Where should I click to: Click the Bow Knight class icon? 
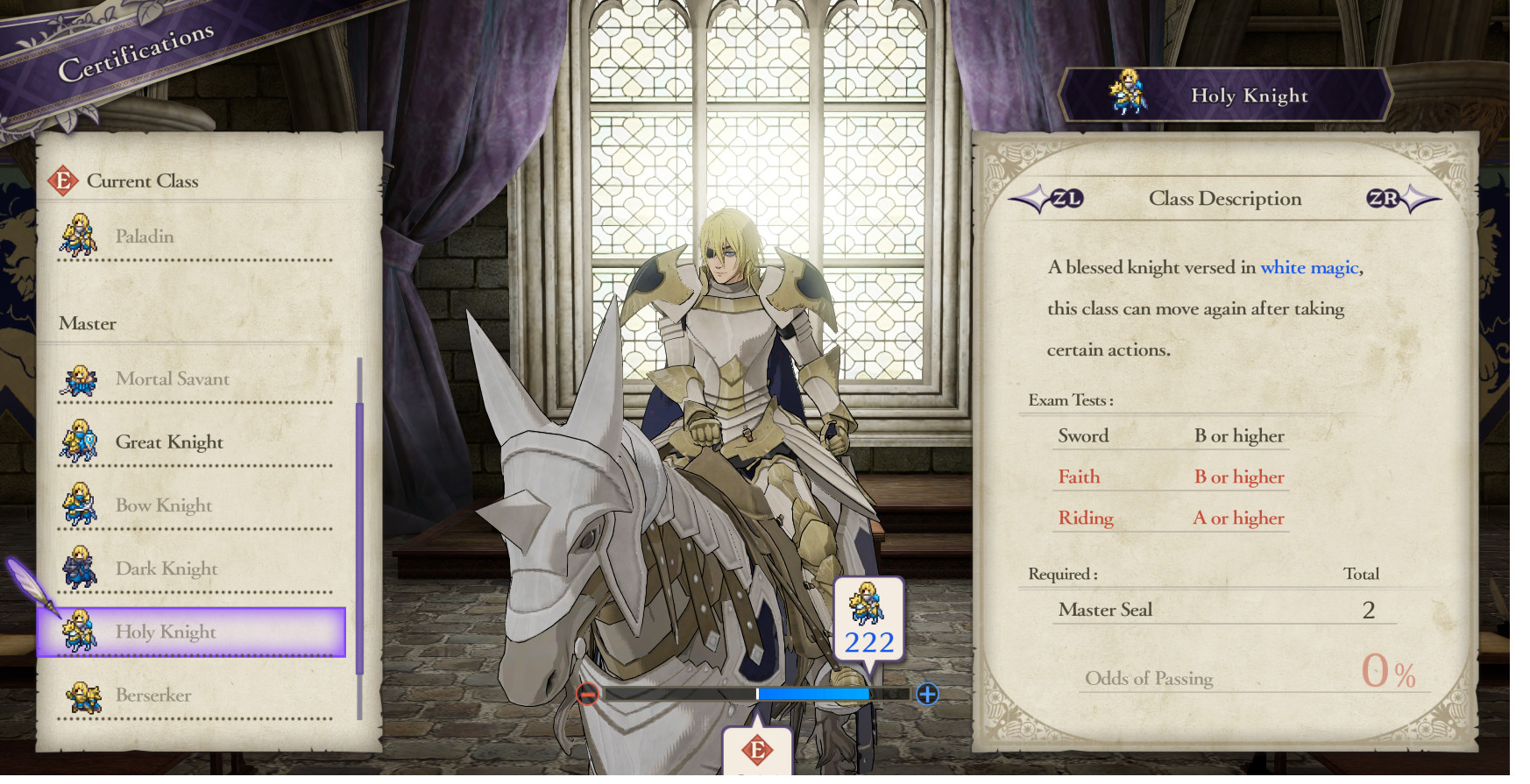click(x=81, y=505)
